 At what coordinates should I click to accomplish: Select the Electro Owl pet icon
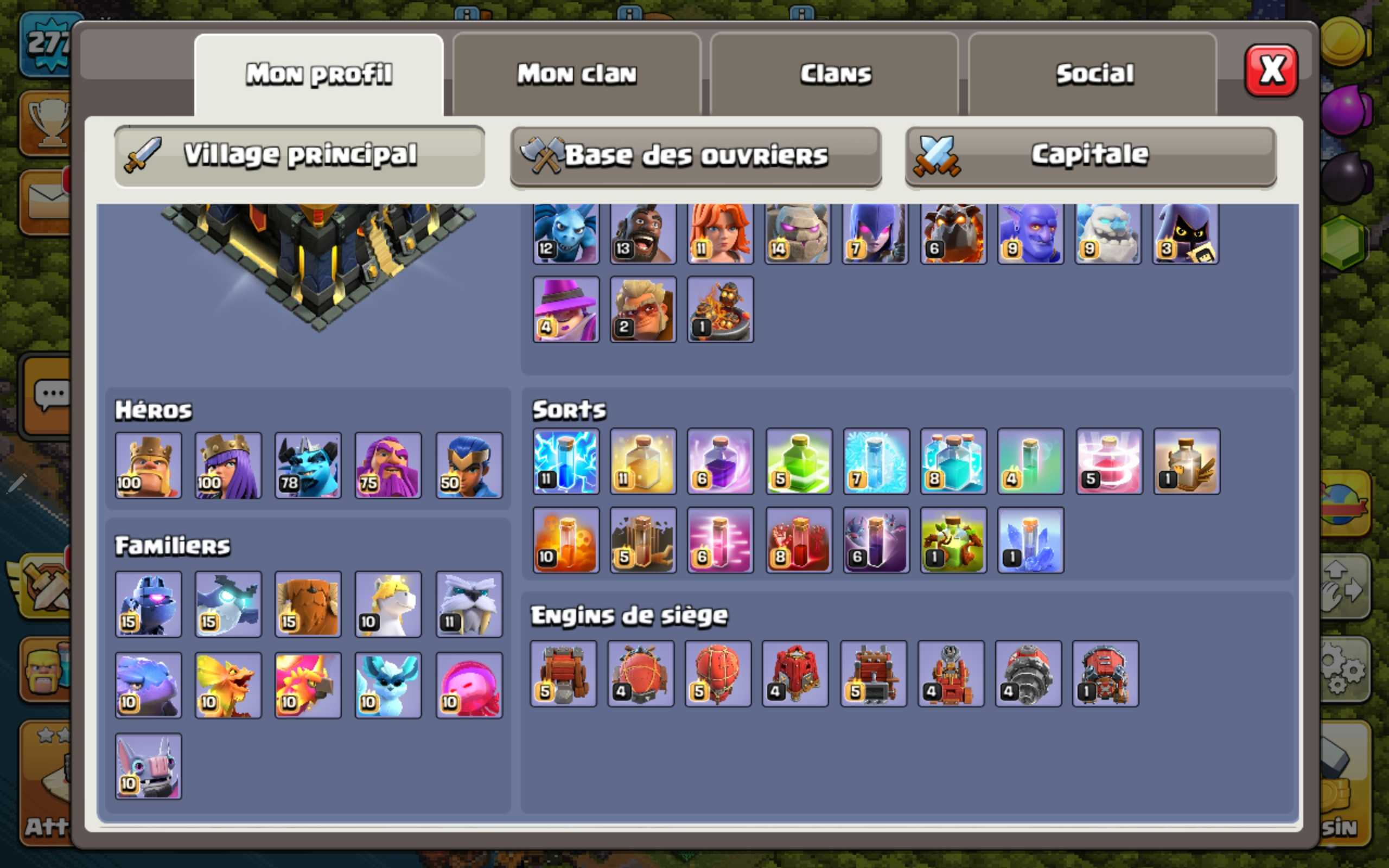tap(228, 603)
